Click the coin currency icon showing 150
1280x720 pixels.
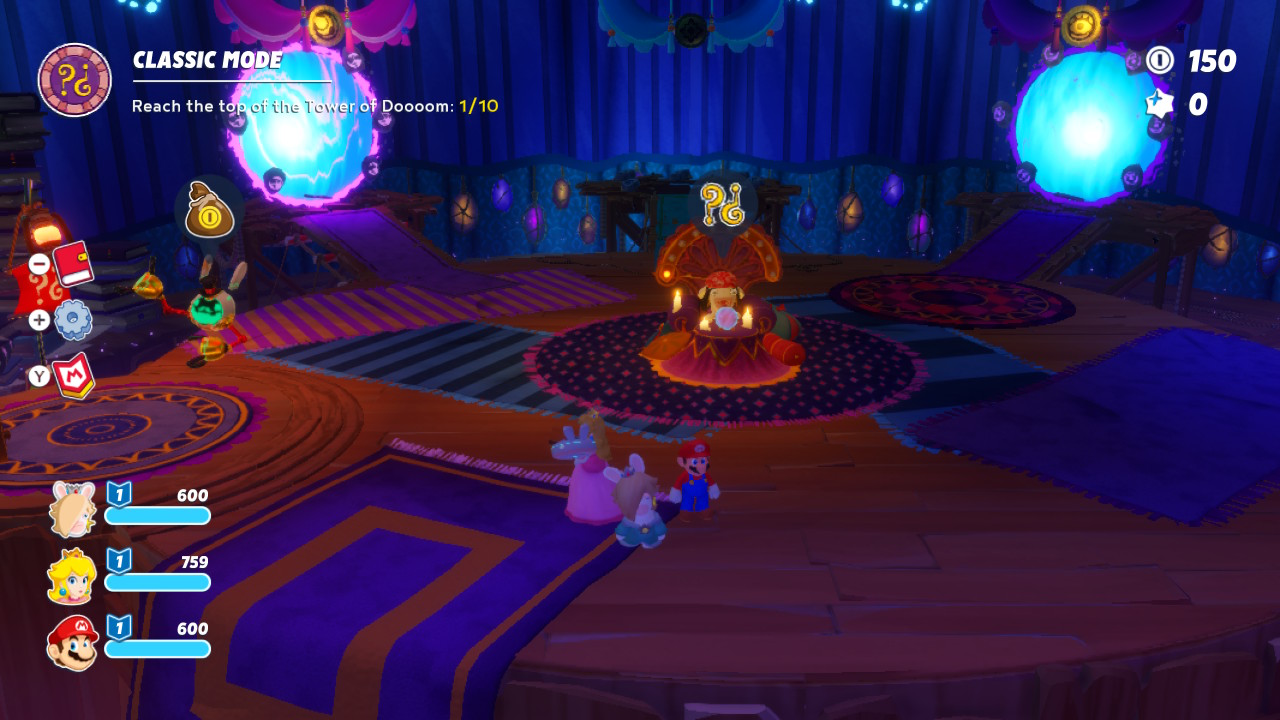pyautogui.click(x=1161, y=62)
